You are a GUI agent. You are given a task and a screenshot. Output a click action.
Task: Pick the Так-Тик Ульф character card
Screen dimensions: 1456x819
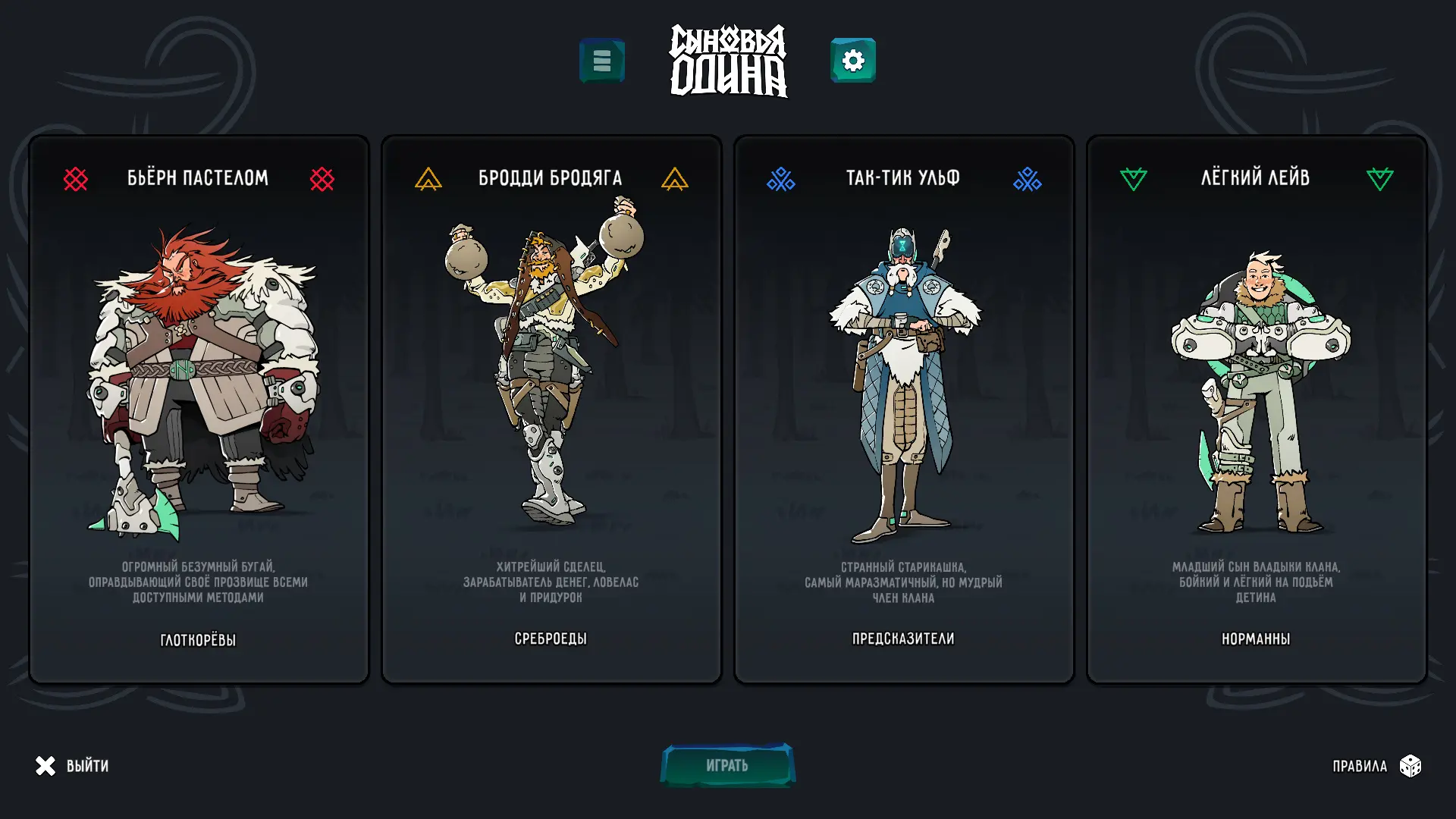point(904,409)
